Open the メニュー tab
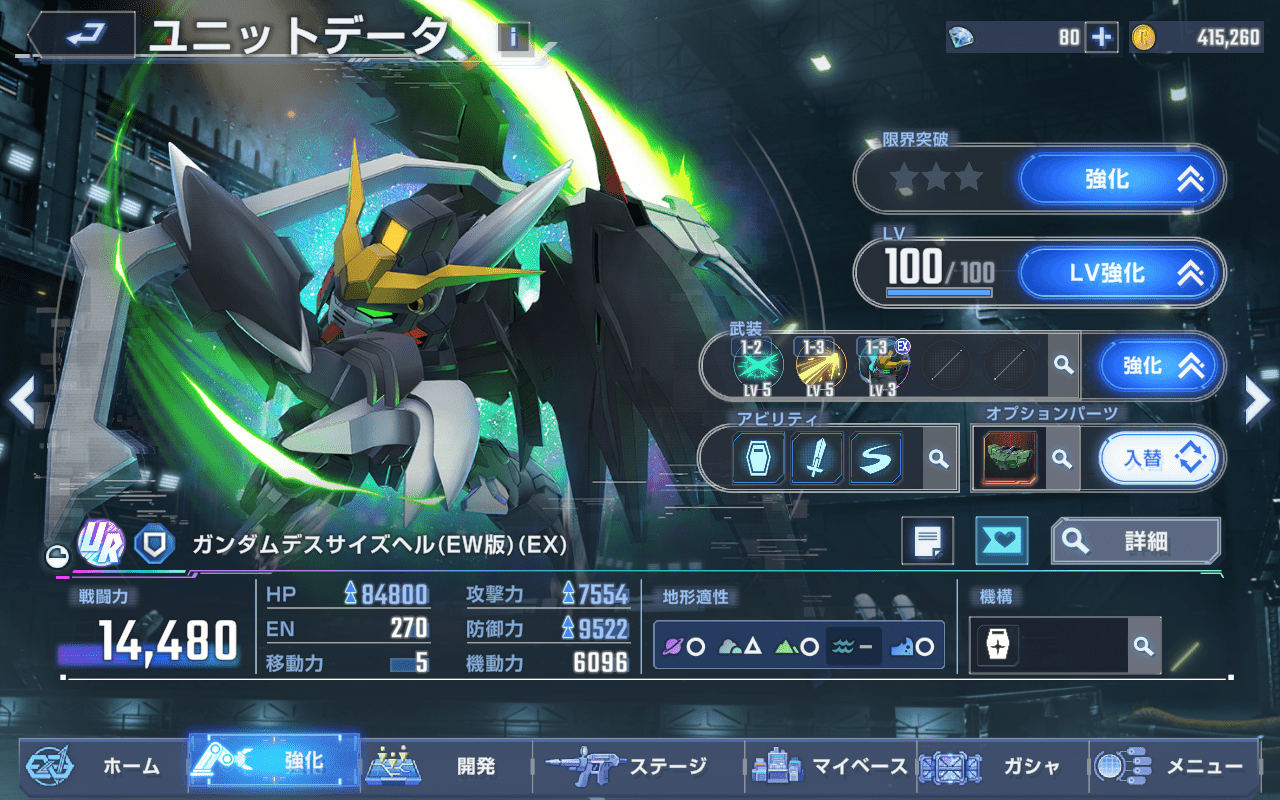 1171,766
